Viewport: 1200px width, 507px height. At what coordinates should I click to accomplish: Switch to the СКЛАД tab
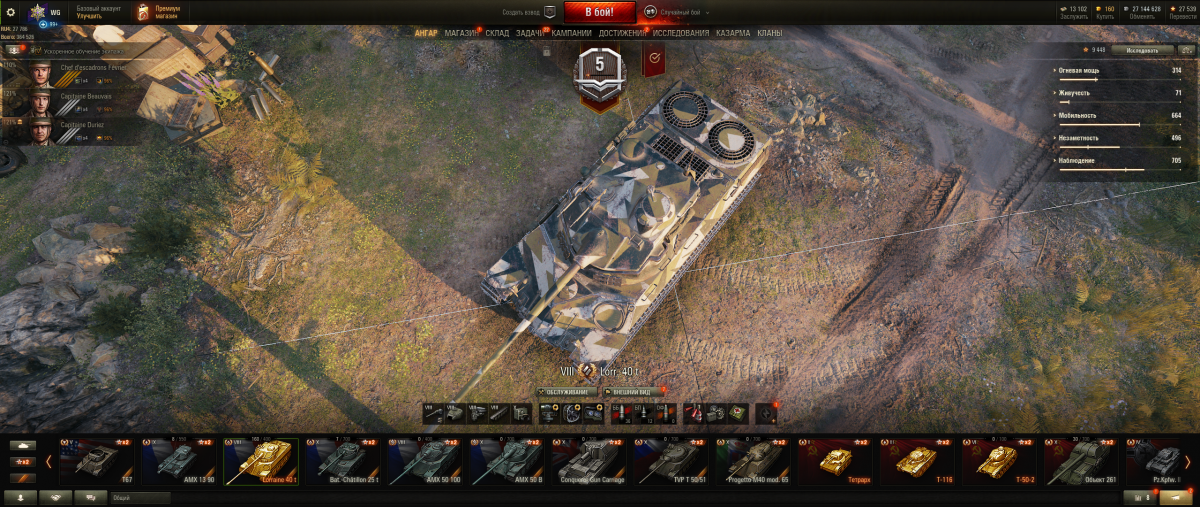point(497,33)
